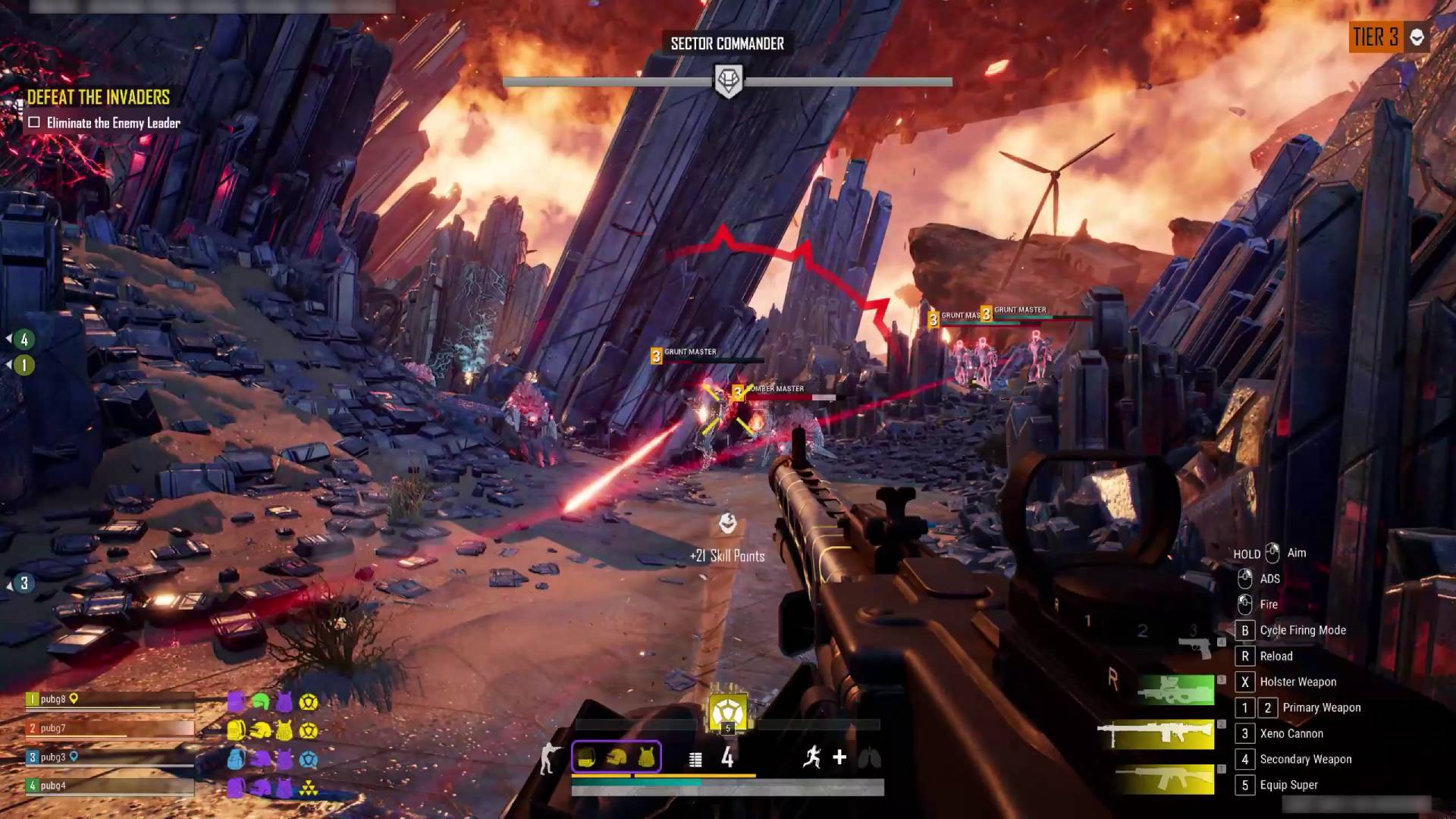The image size is (1456, 819).
Task: Toggle pubg3's blue ping marker
Action: tap(74, 758)
